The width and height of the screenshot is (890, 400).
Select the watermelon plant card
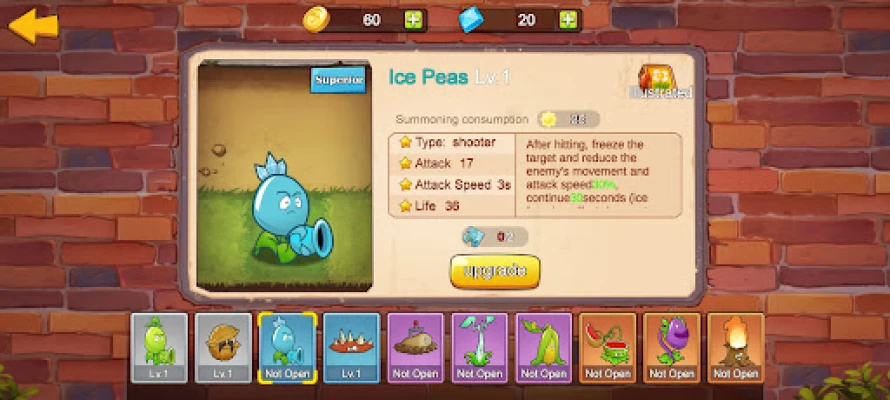pyautogui.click(x=607, y=347)
